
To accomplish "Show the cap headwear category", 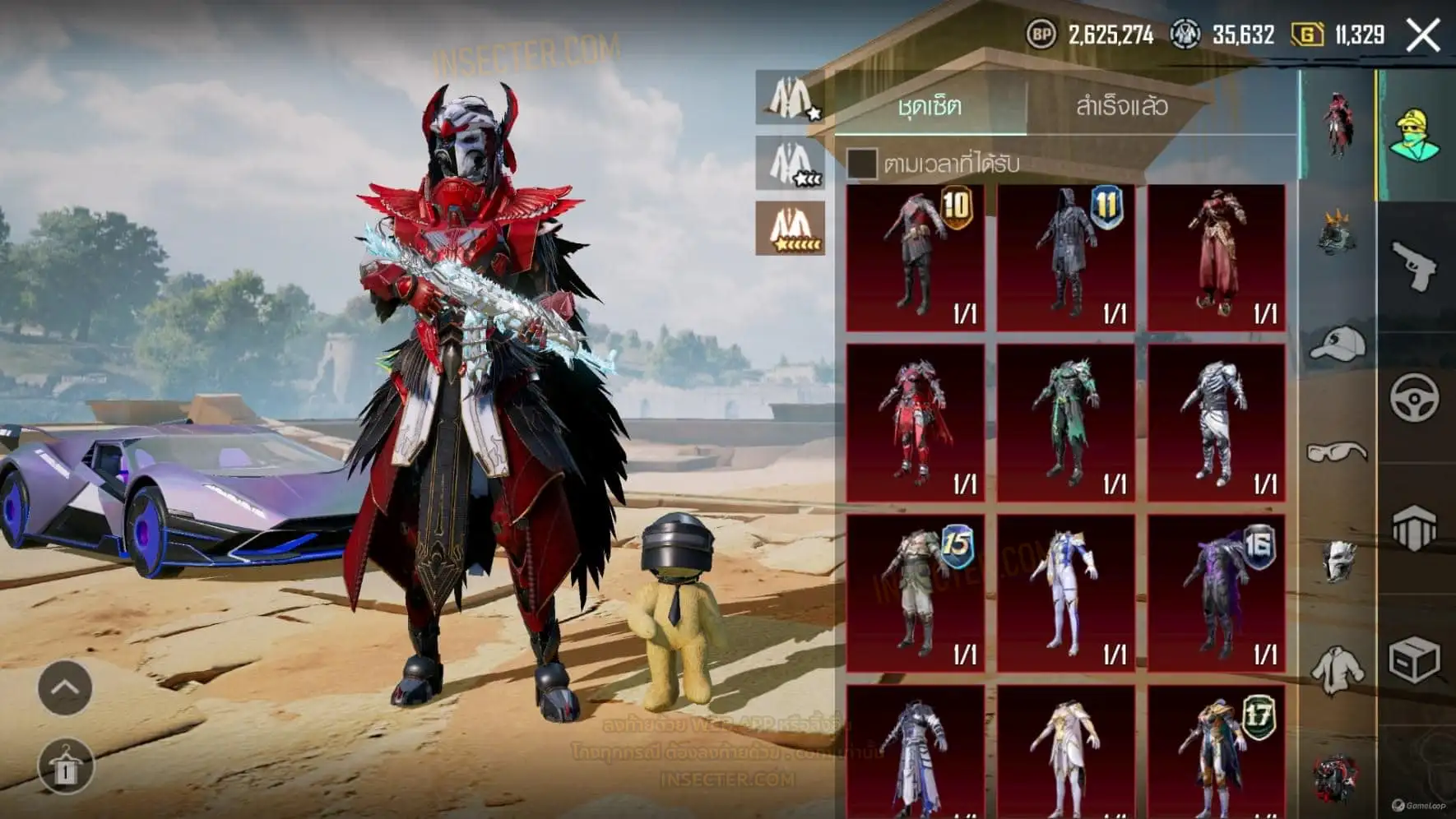I will coord(1337,344).
